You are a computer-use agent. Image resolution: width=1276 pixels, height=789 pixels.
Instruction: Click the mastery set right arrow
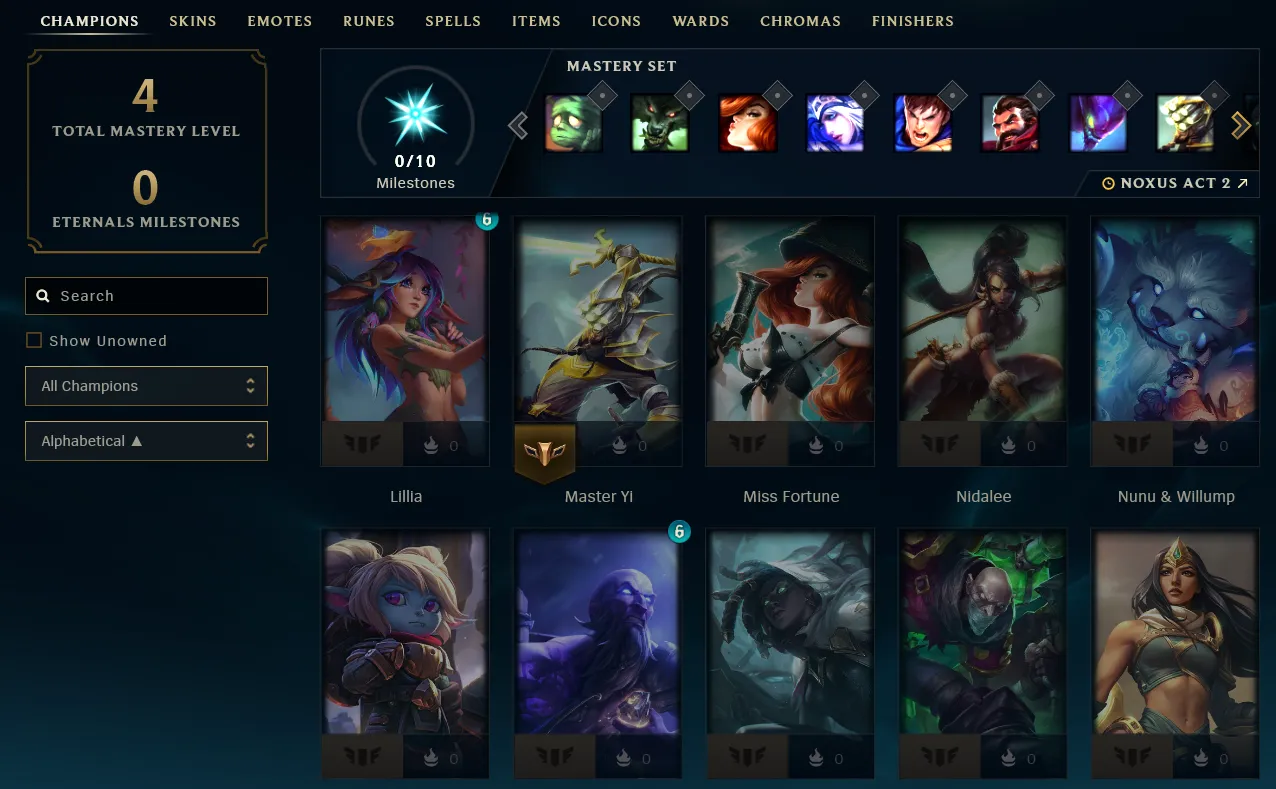(1241, 125)
